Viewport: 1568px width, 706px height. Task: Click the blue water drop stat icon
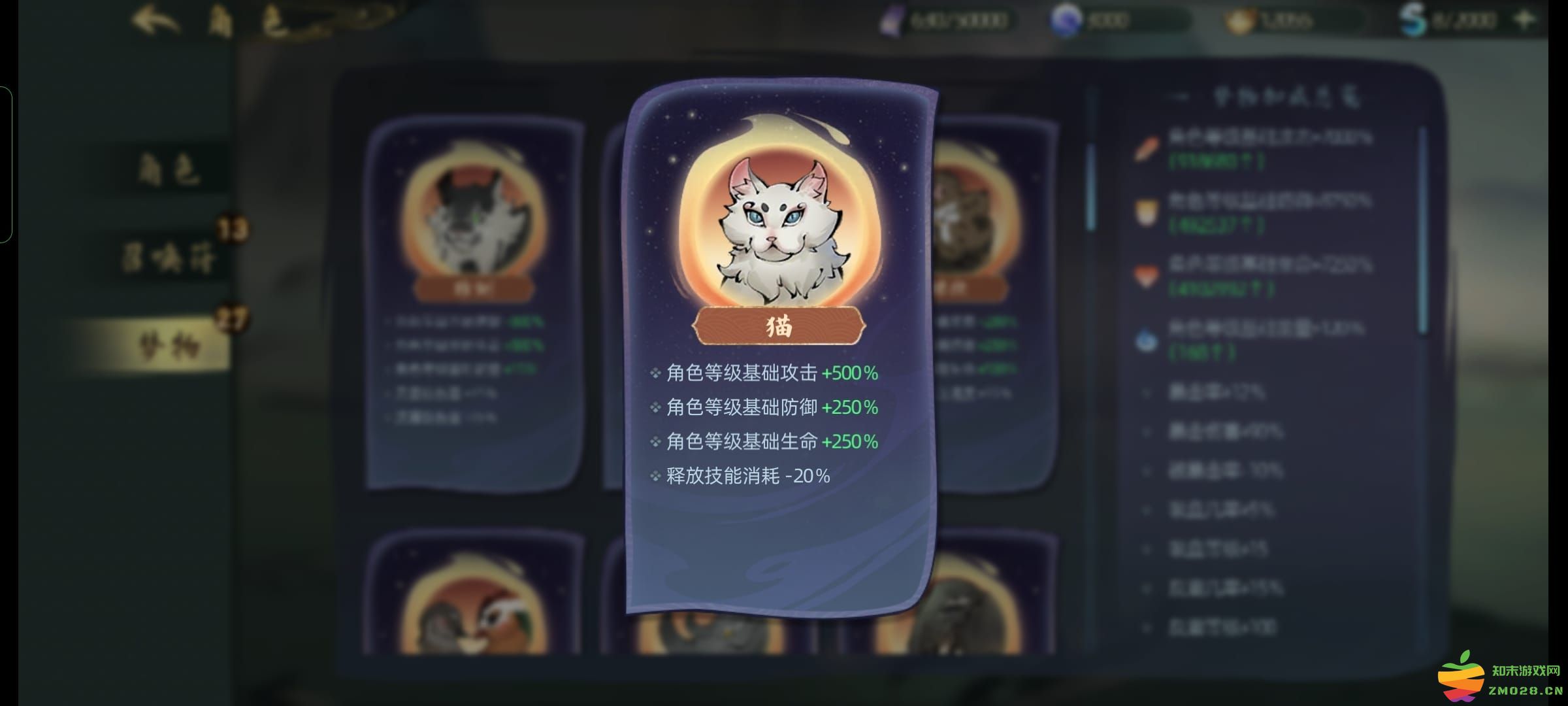[x=1147, y=340]
